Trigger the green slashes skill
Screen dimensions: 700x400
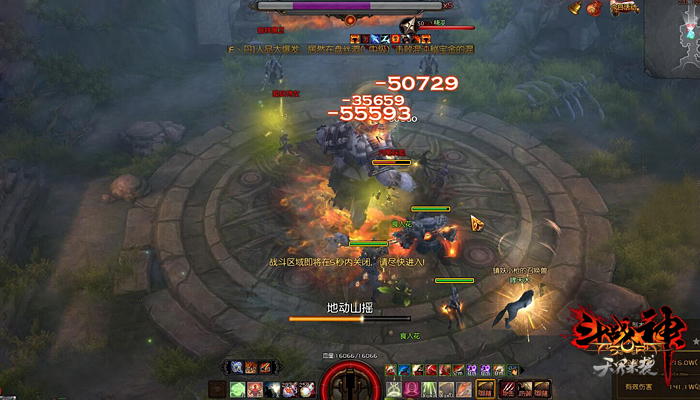427,389
